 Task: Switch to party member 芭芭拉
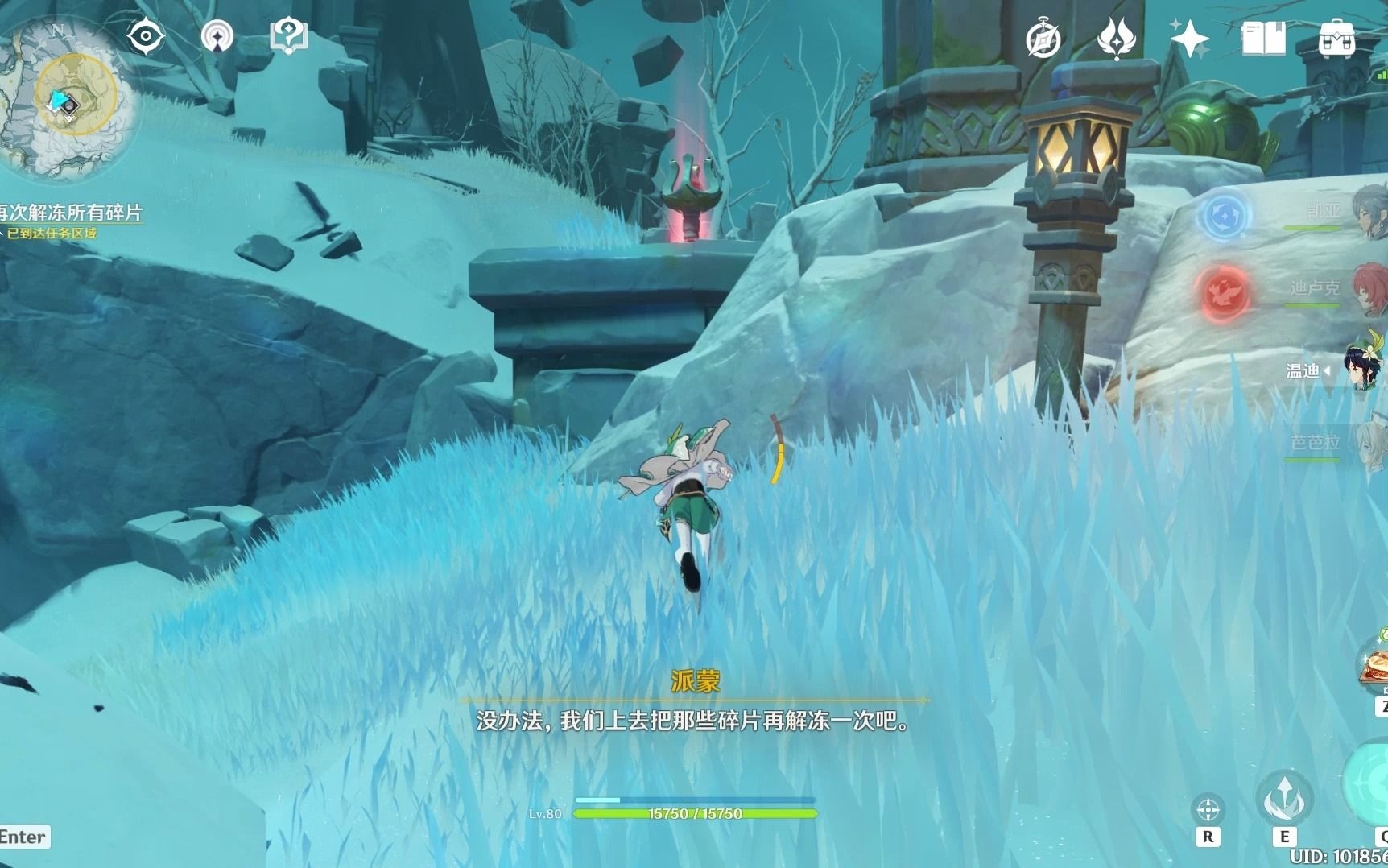(x=1316, y=444)
